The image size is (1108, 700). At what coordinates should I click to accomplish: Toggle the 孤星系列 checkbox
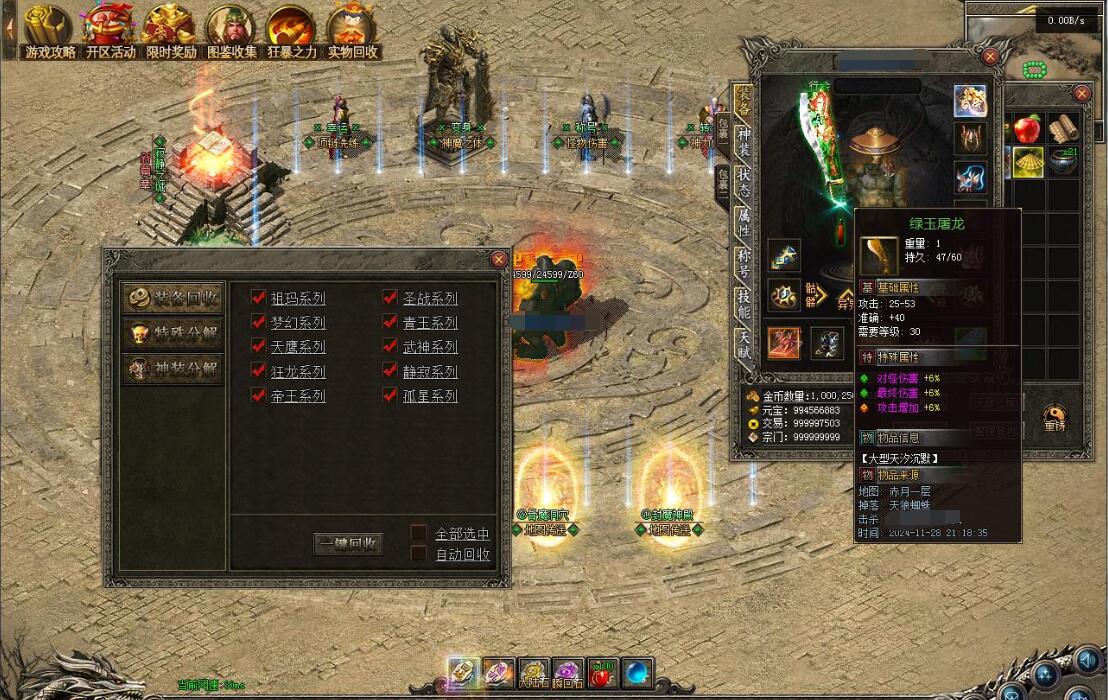pos(391,395)
